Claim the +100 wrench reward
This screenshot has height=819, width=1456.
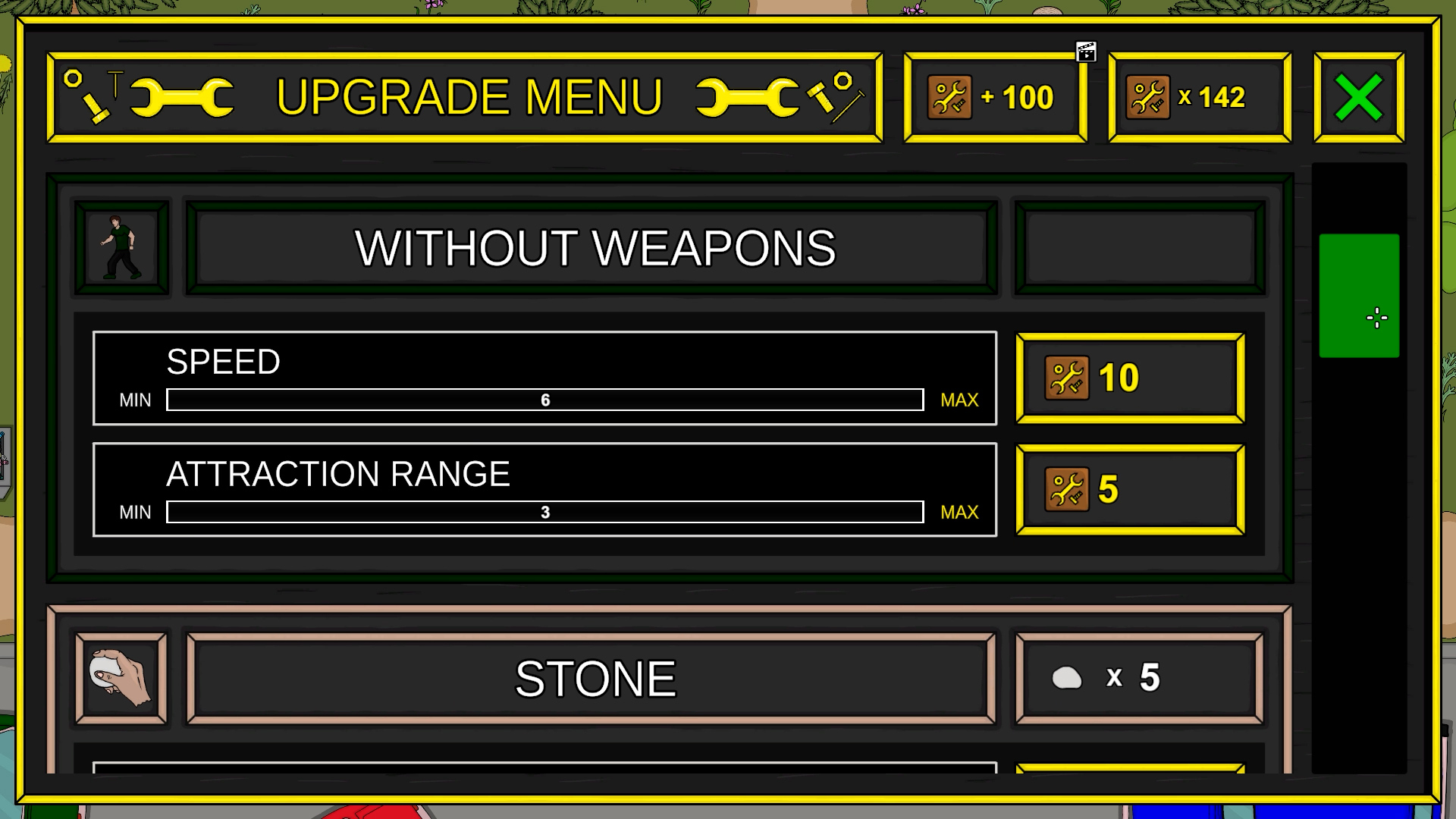click(x=994, y=97)
